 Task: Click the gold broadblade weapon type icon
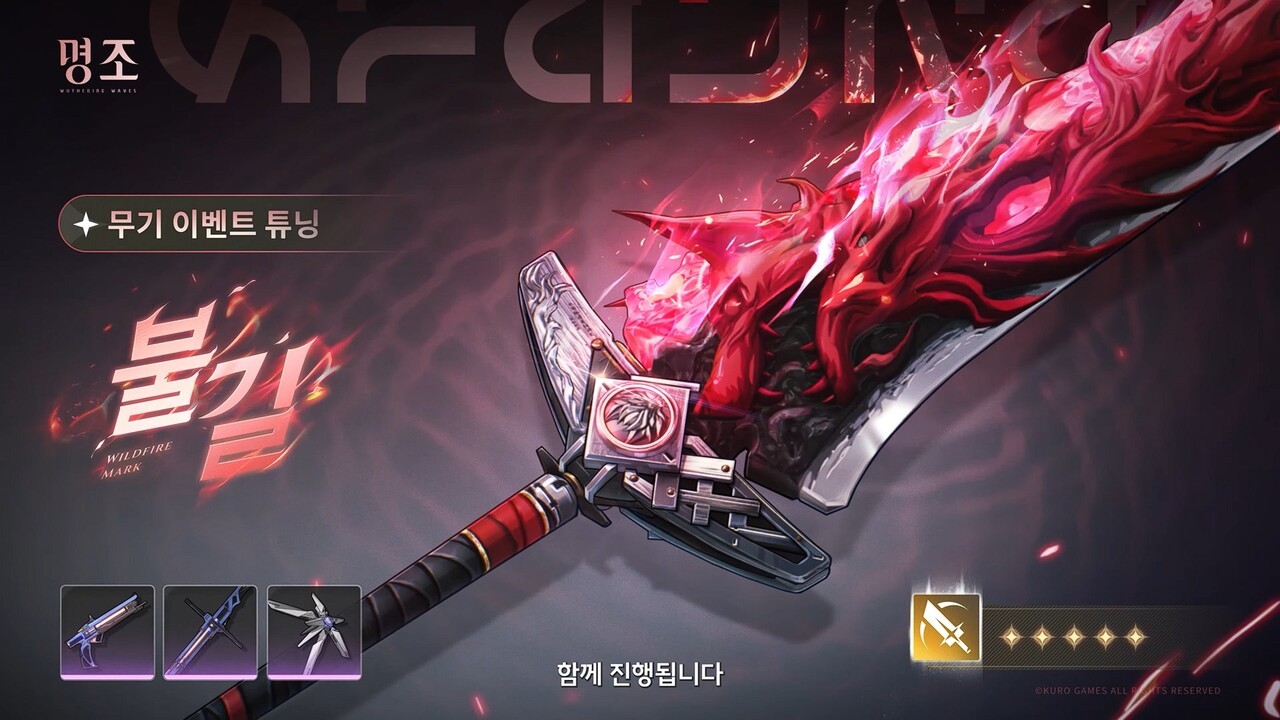945,628
